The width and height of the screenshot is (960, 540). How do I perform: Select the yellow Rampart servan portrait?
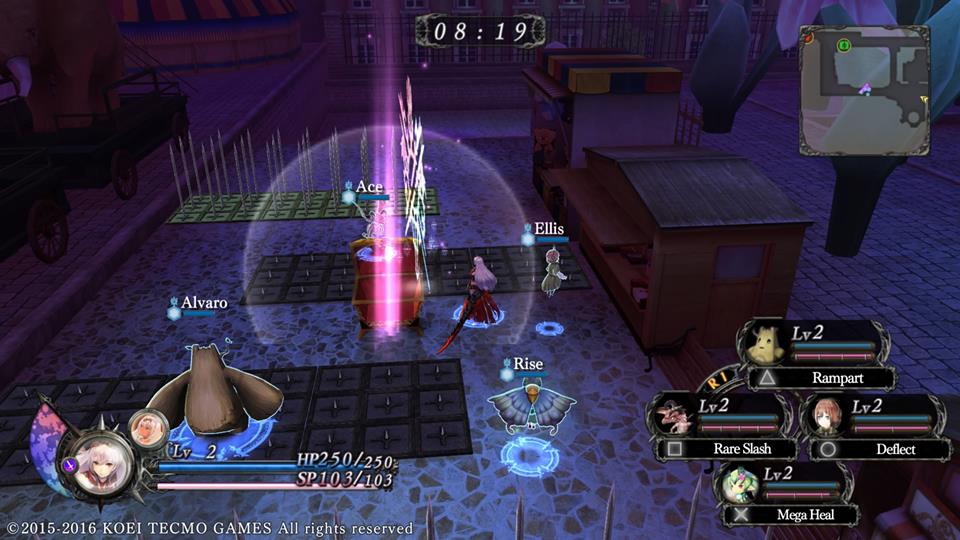pos(767,345)
